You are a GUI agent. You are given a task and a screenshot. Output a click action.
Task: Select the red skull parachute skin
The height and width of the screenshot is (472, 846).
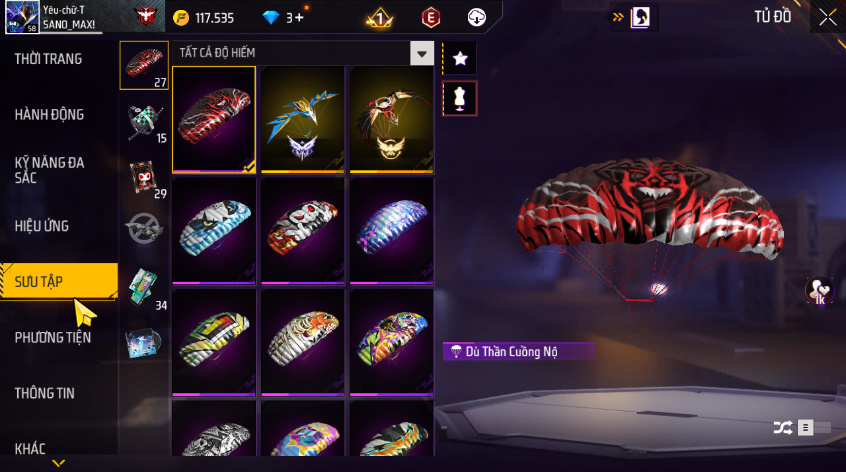point(303,231)
